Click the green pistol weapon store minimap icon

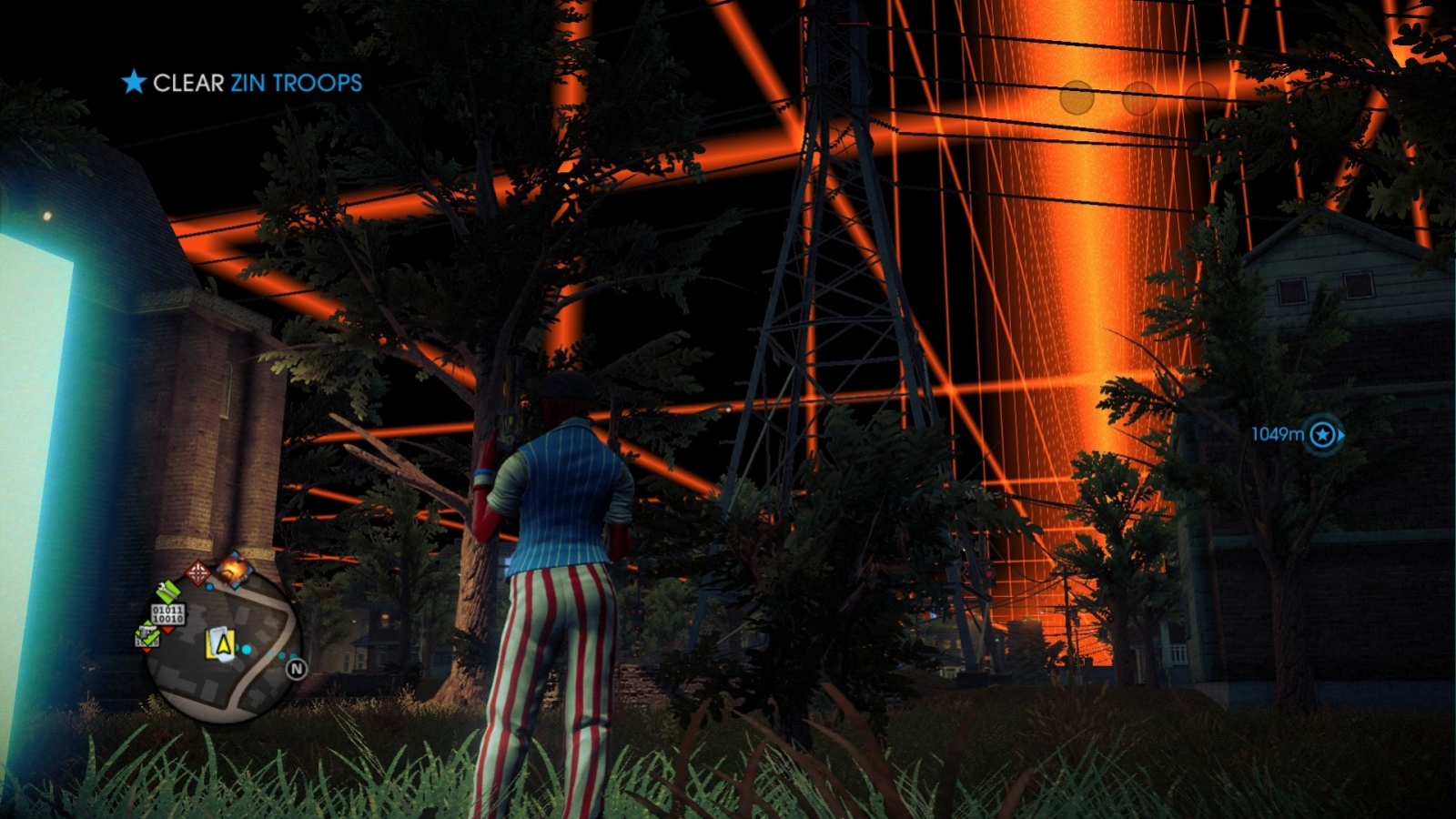(x=147, y=634)
